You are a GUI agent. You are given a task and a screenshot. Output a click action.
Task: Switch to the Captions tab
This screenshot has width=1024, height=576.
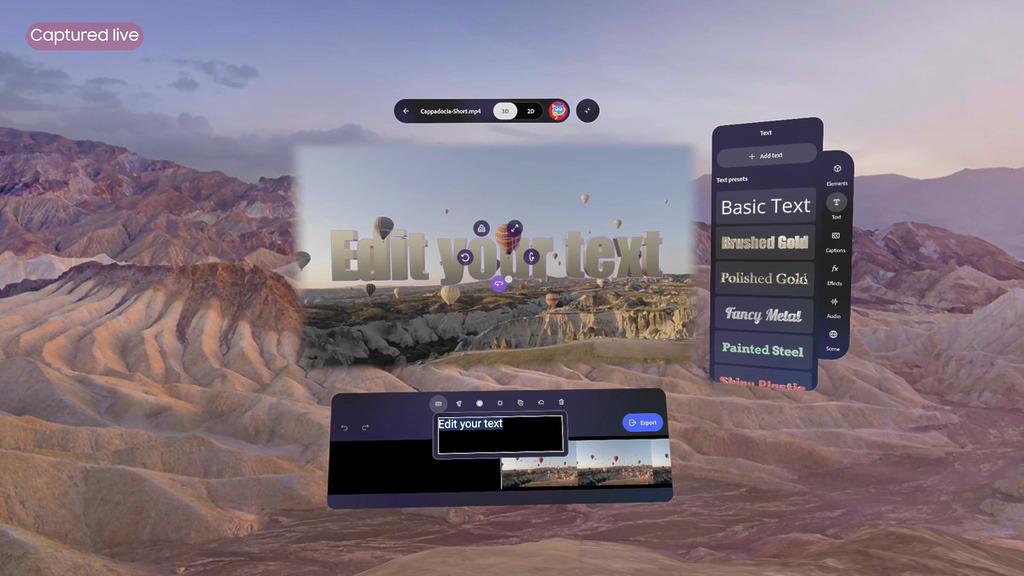(x=835, y=241)
